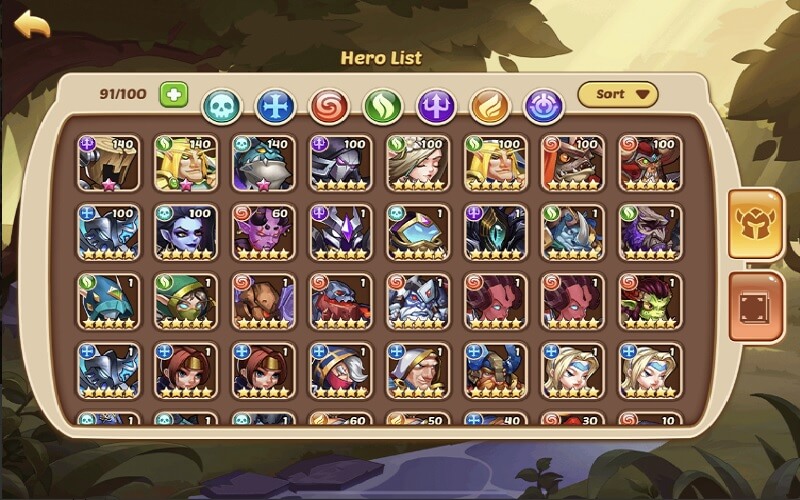The image size is (800, 500).
Task: Go back using the yellow arrow
Action: pyautogui.click(x=32, y=24)
